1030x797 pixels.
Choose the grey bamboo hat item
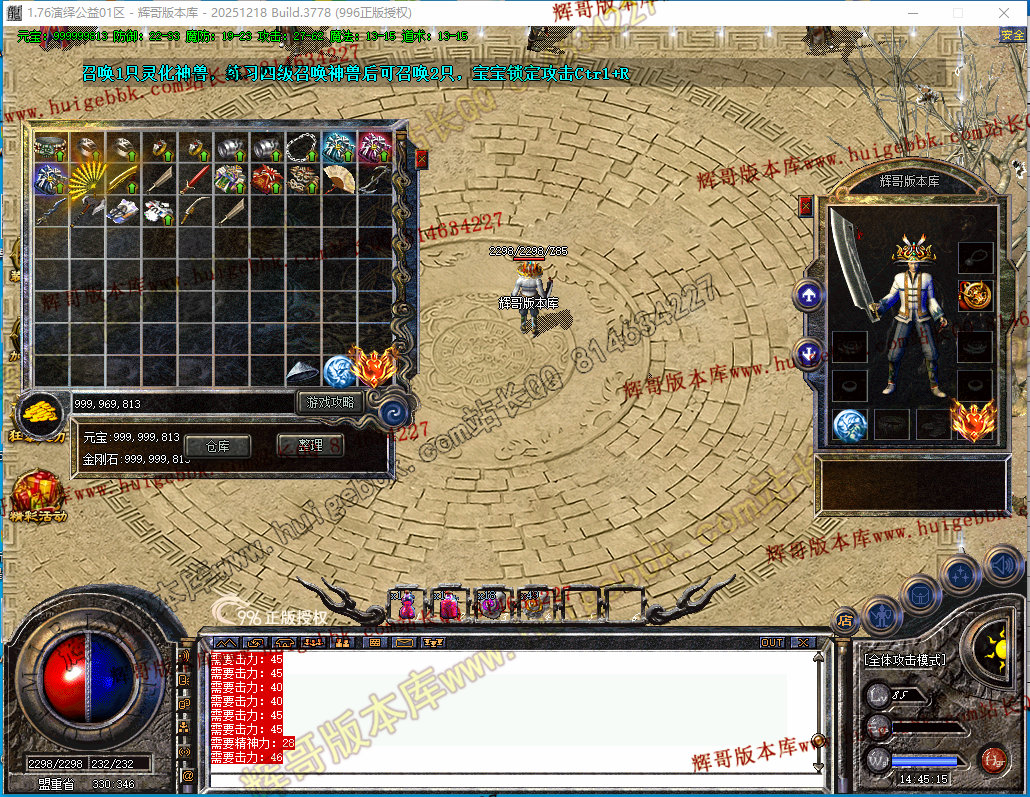(301, 372)
